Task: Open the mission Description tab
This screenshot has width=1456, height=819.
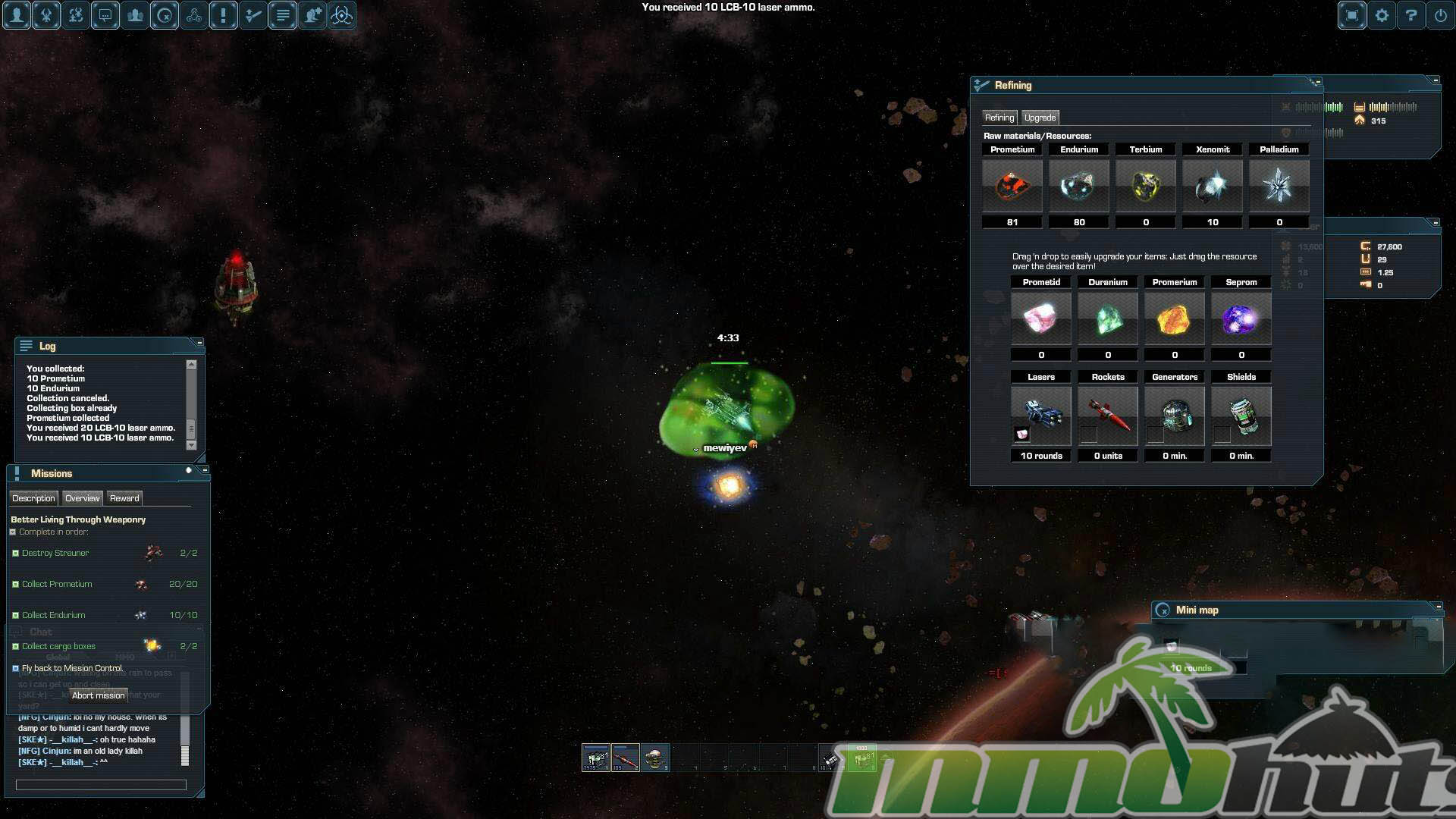Action: tap(33, 498)
